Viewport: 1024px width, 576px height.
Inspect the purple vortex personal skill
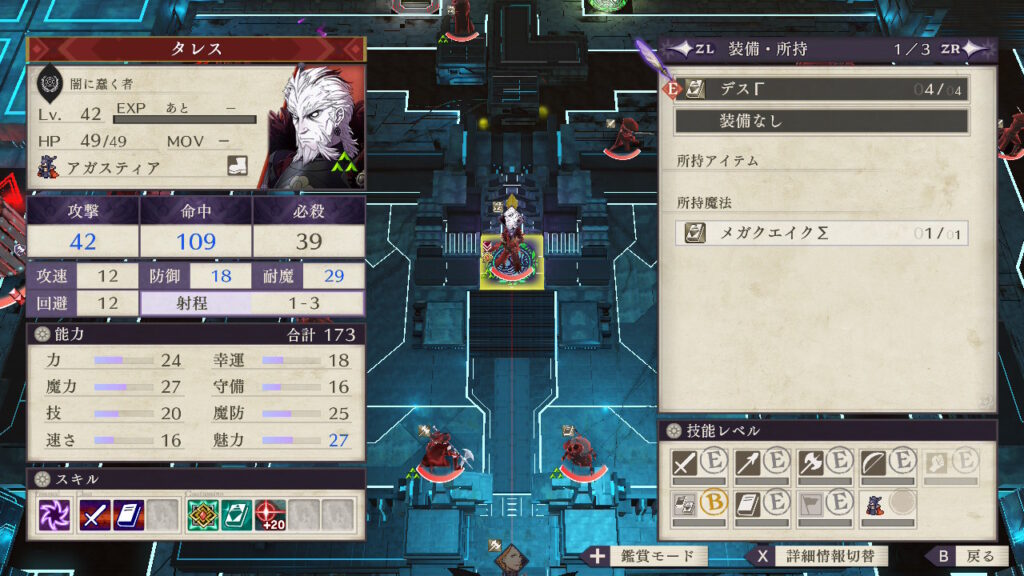(x=54, y=515)
